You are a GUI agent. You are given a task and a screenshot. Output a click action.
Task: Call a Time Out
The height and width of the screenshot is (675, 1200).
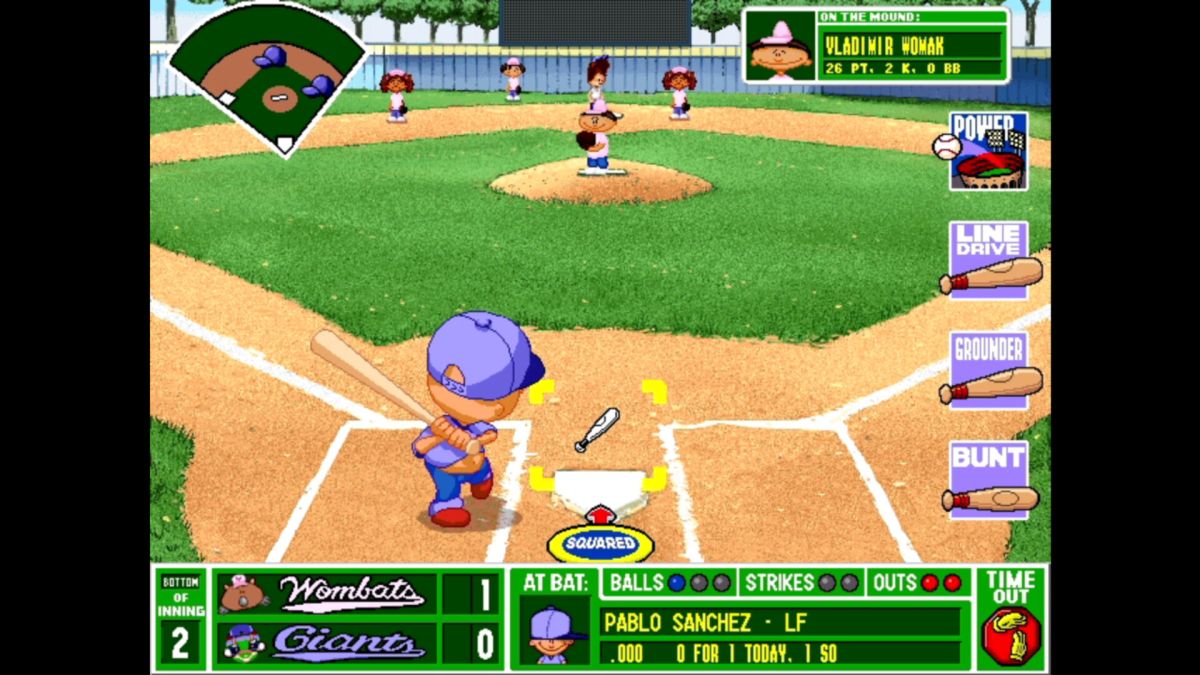tap(1011, 619)
